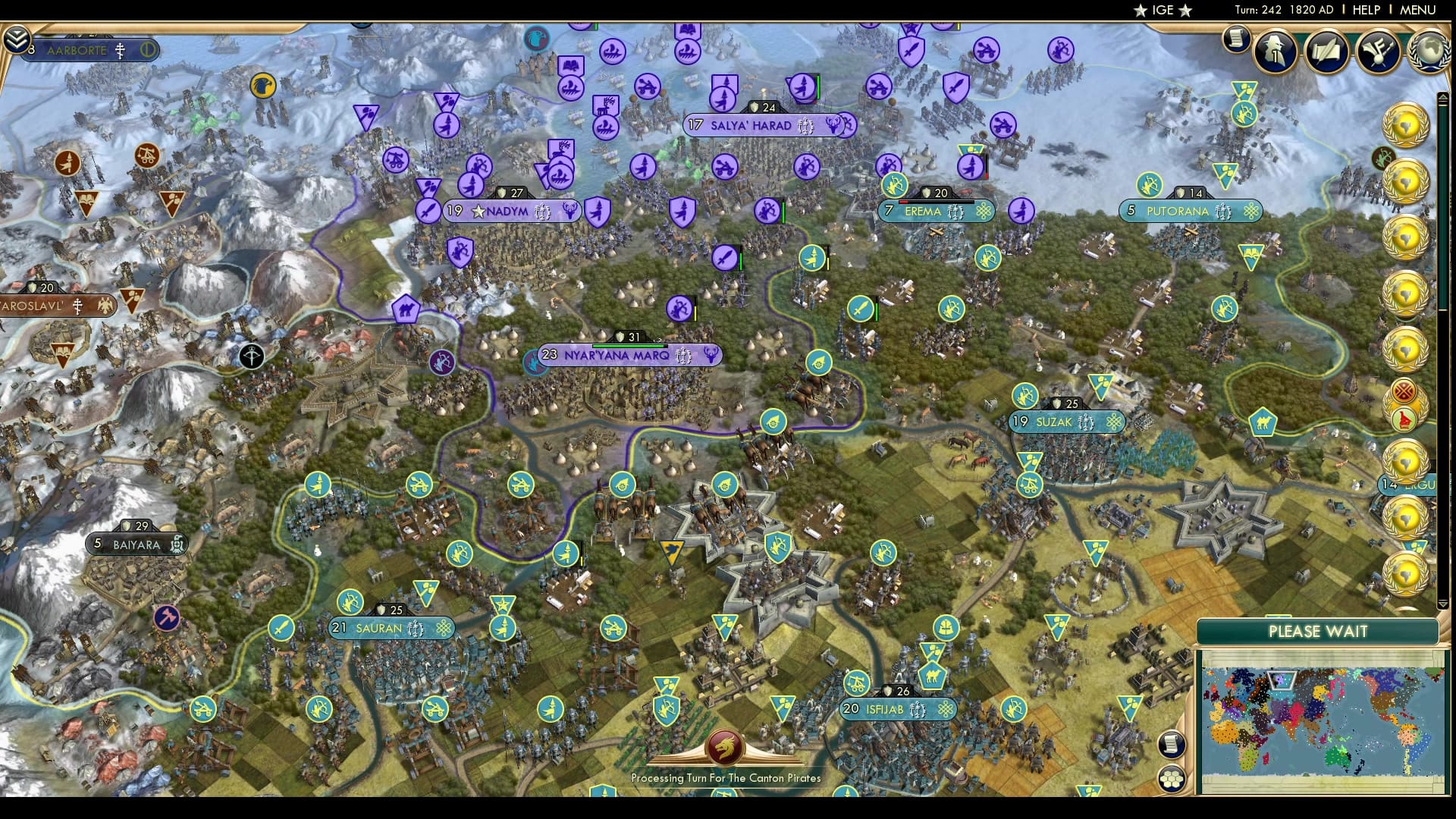Click the capital star icon on the Nadym banner
1456x819 pixels.
click(478, 212)
